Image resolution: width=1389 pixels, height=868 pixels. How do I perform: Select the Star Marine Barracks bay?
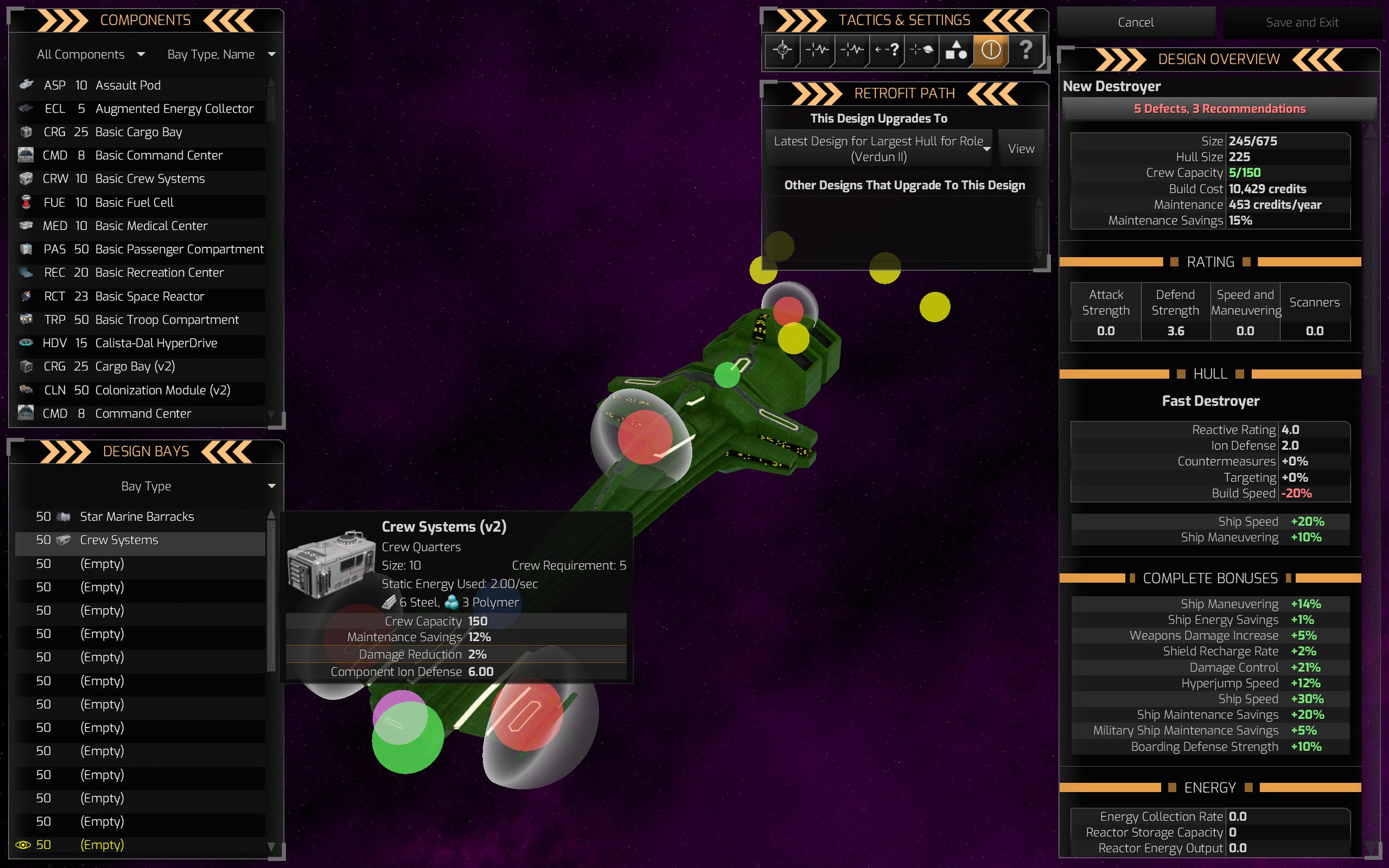(137, 516)
